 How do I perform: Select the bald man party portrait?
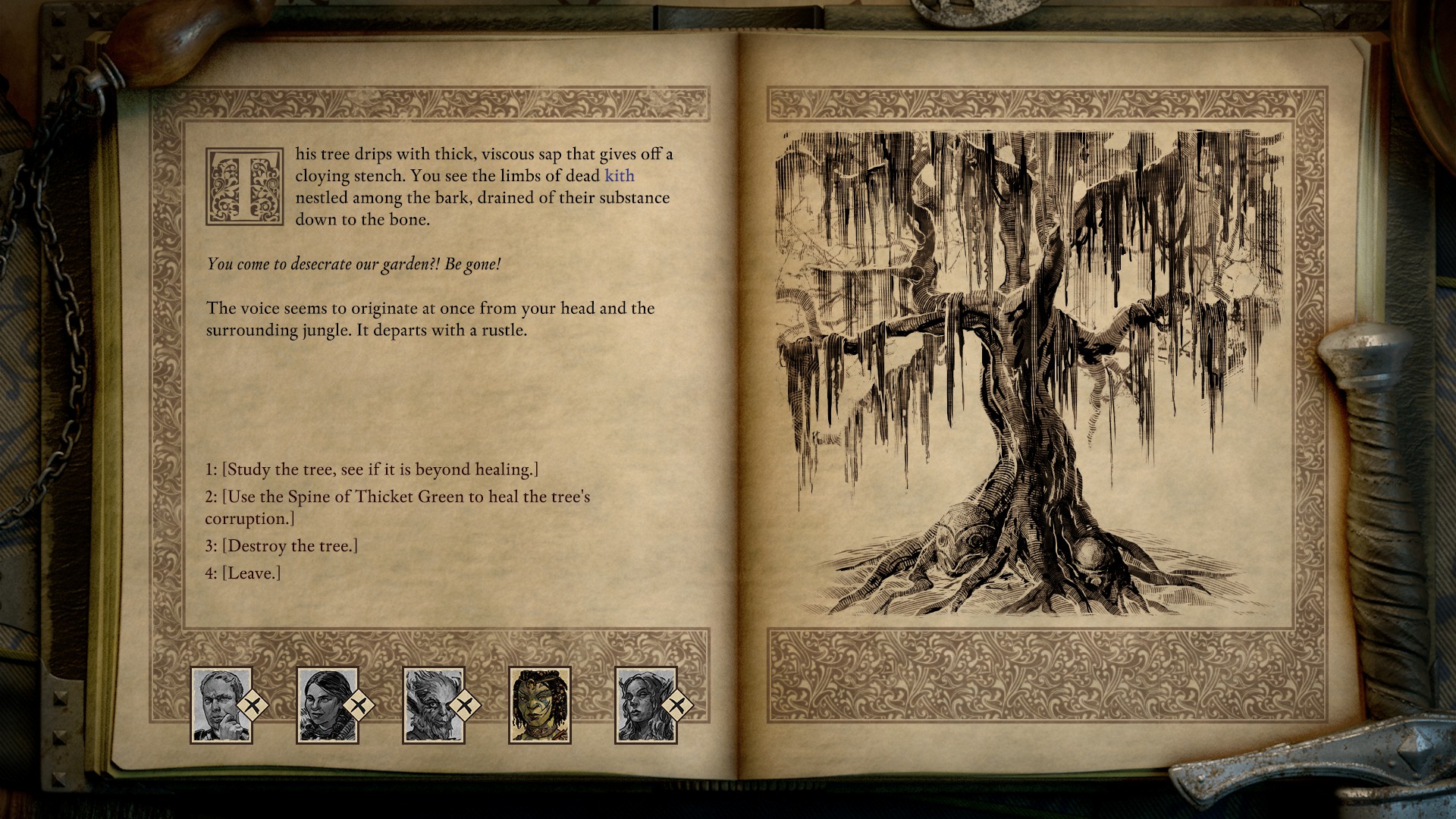coord(221,704)
